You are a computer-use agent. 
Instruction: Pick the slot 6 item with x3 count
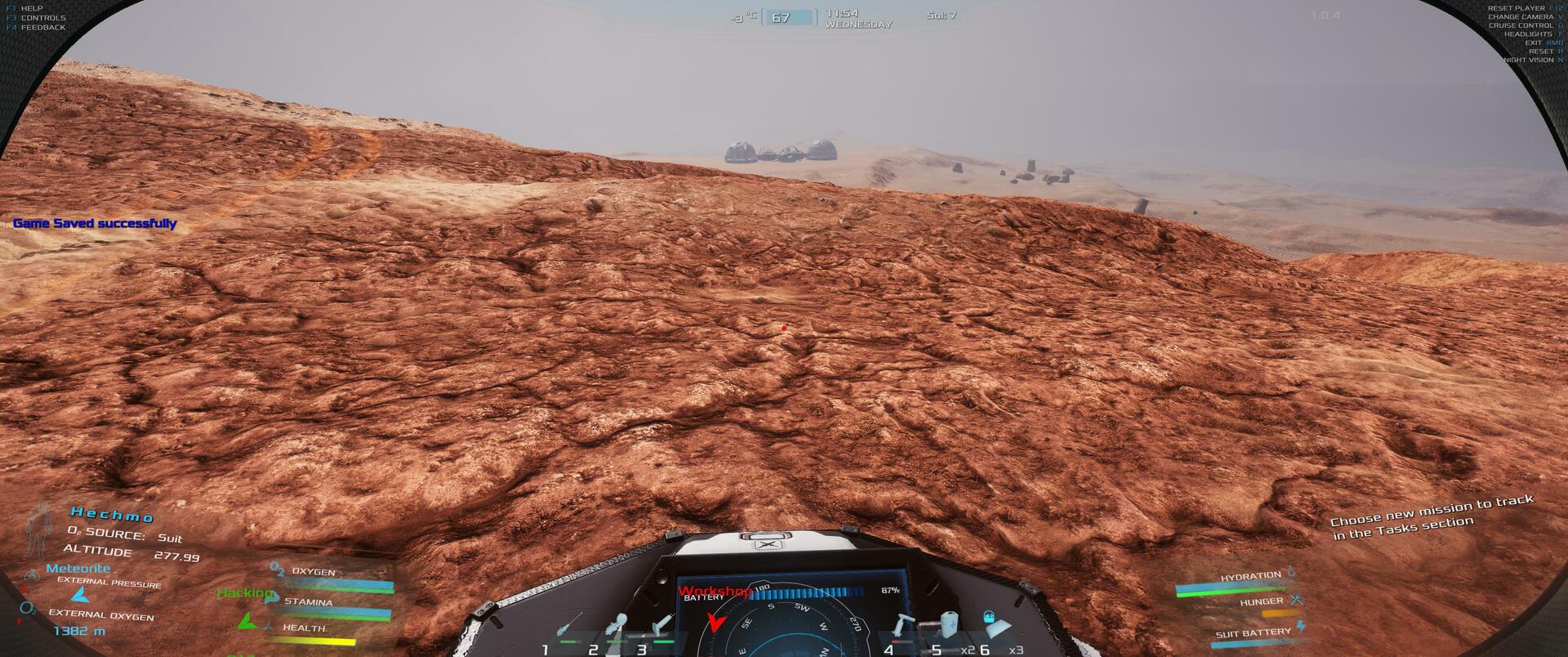click(x=994, y=625)
